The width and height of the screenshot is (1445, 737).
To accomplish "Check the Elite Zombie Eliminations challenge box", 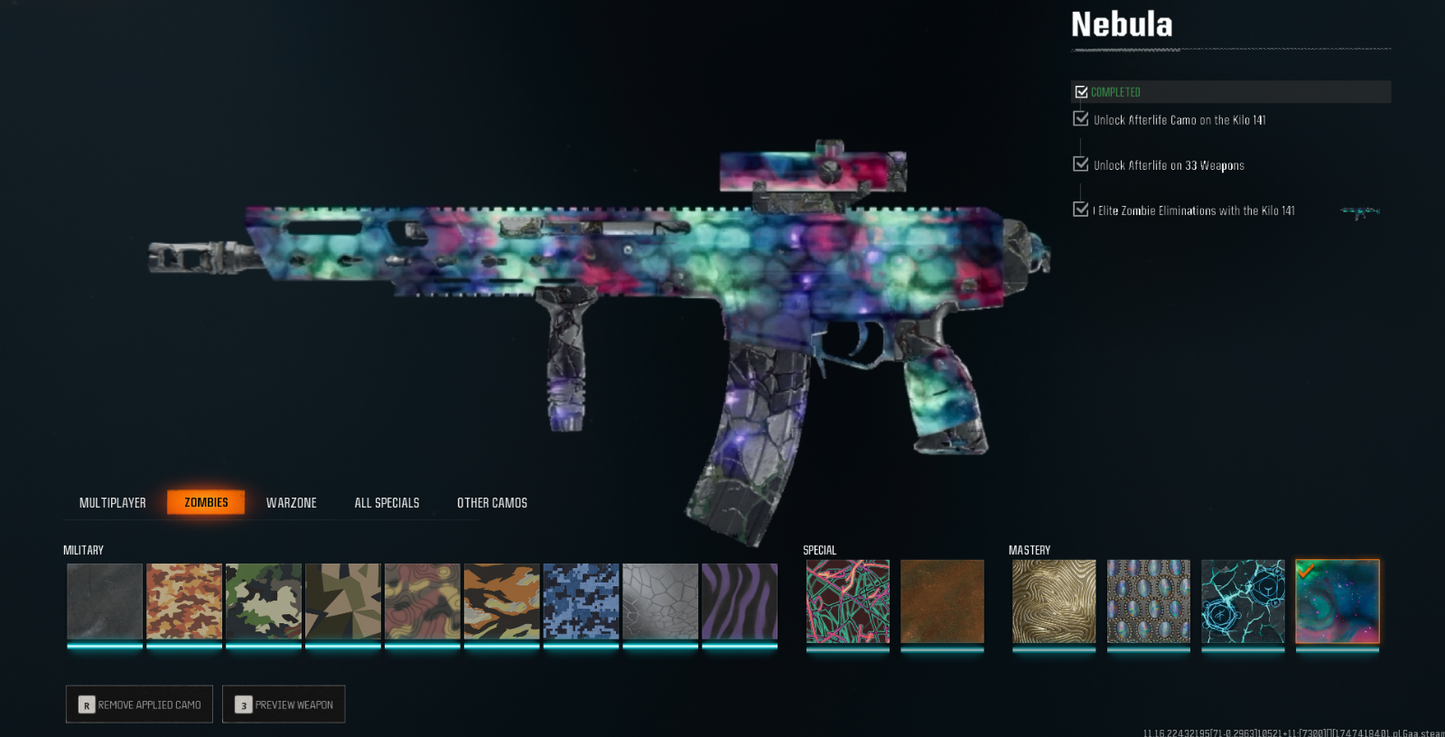I will 1080,209.
